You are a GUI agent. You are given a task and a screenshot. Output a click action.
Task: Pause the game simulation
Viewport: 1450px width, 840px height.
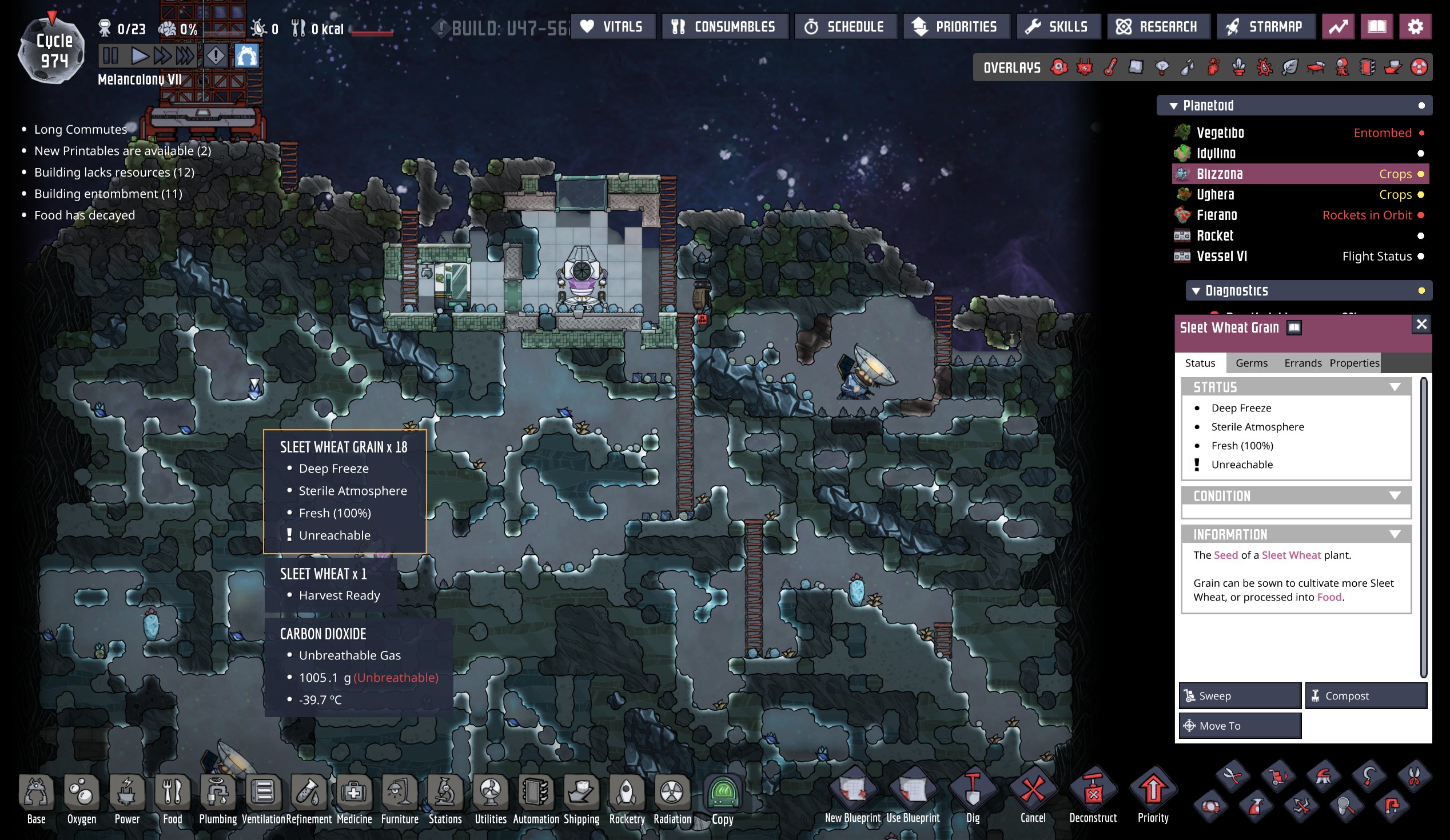(x=110, y=56)
